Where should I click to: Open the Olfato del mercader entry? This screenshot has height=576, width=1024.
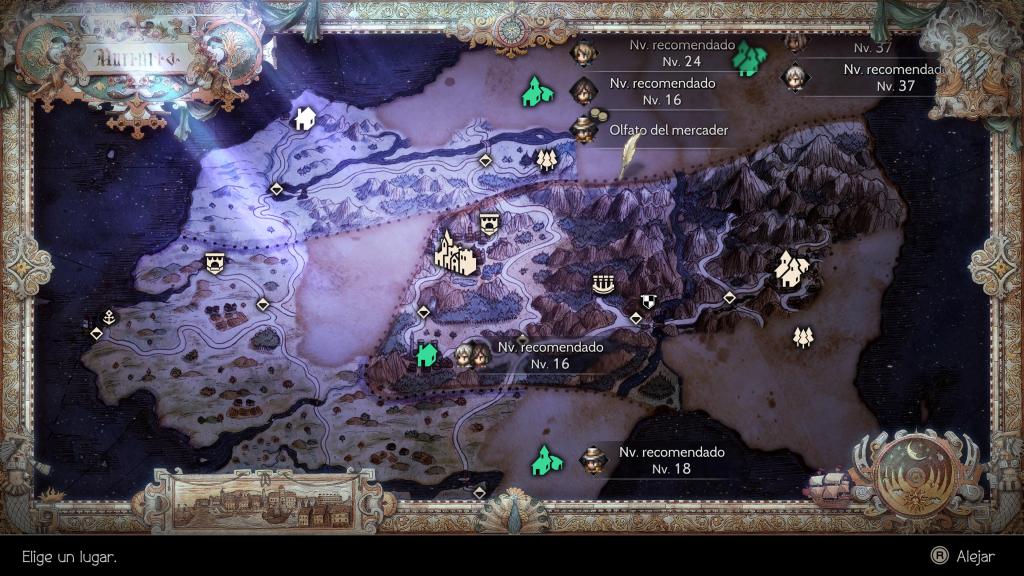[x=667, y=130]
